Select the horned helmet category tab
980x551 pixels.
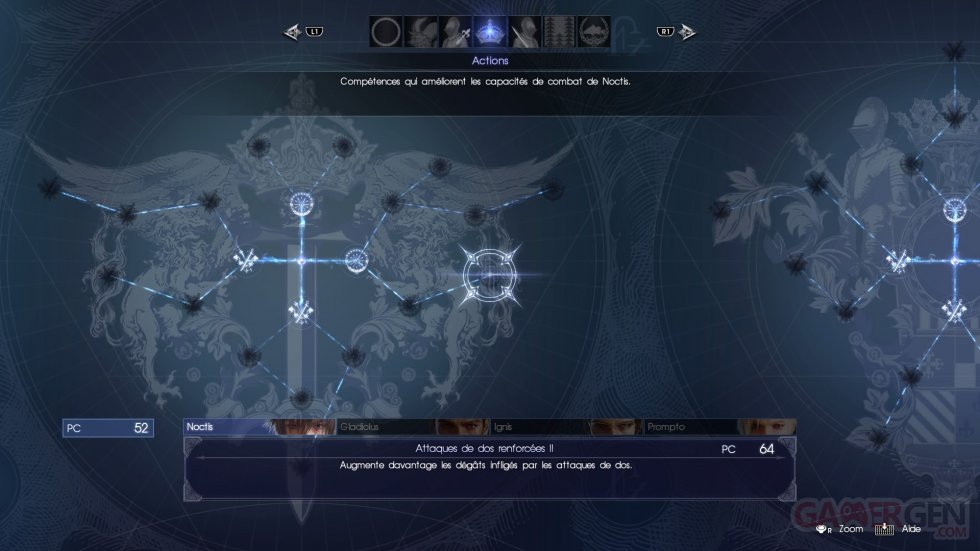(x=420, y=32)
